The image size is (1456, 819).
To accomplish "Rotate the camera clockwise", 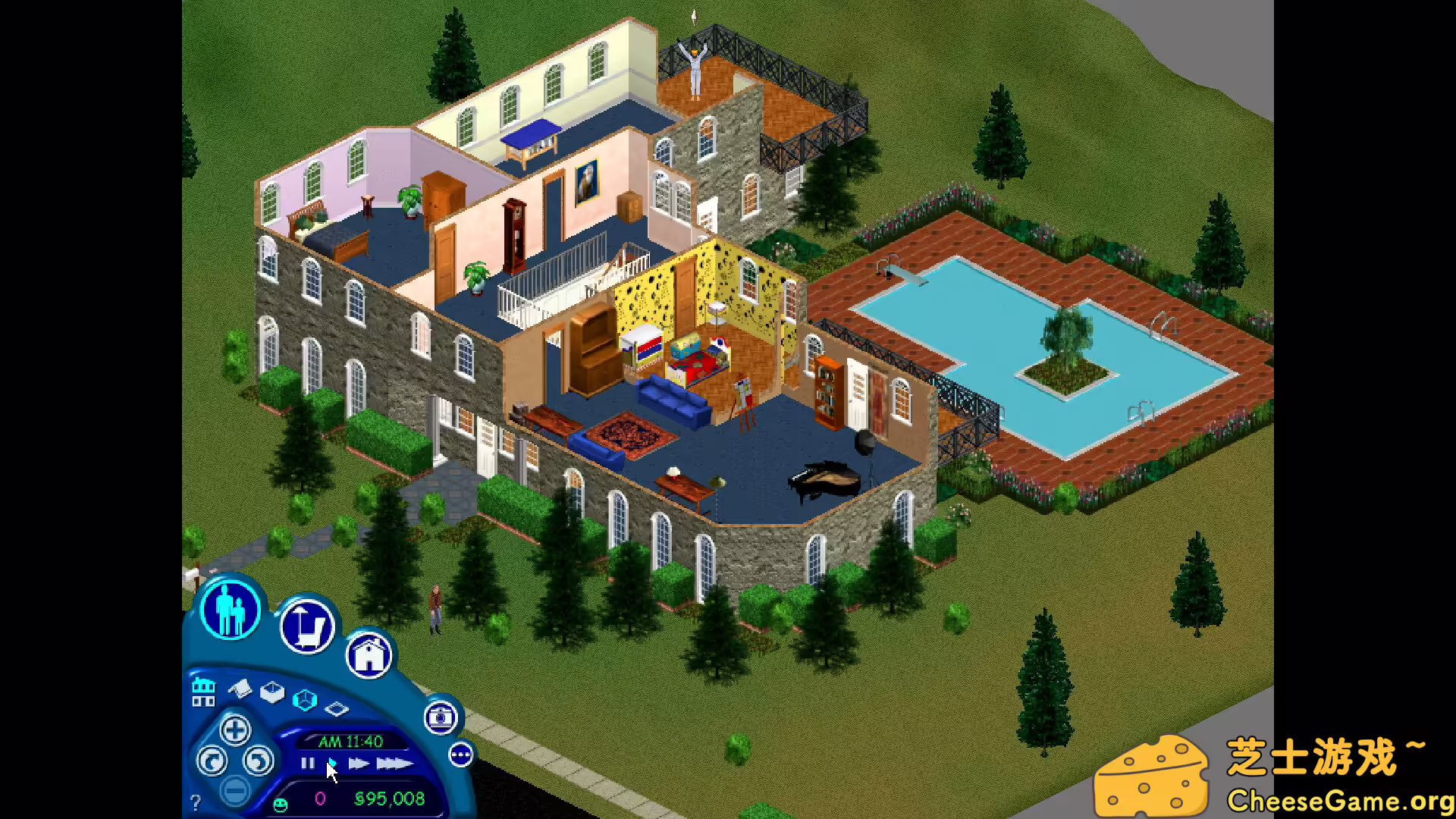I will click(259, 761).
